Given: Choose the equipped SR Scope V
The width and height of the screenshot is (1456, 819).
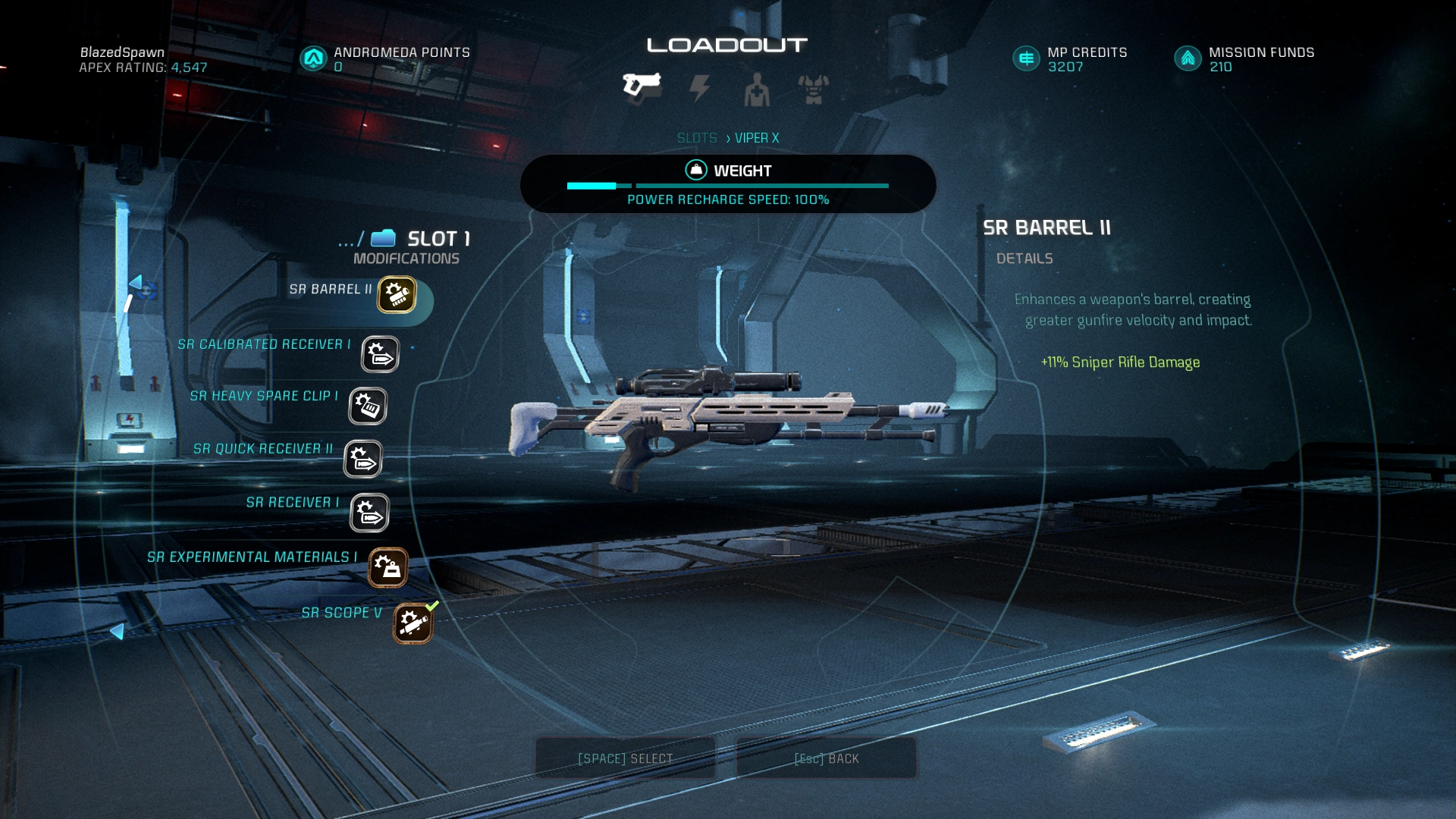Looking at the screenshot, I should pos(413,624).
